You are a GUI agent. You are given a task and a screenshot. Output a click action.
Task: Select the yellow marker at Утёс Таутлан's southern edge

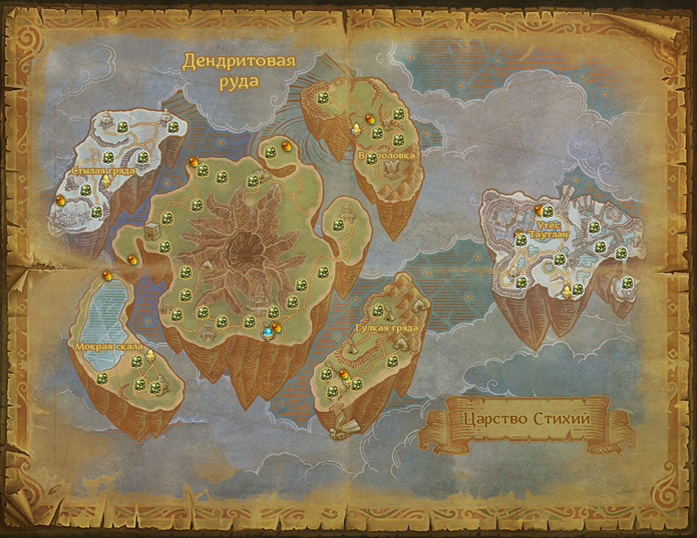click(x=567, y=290)
